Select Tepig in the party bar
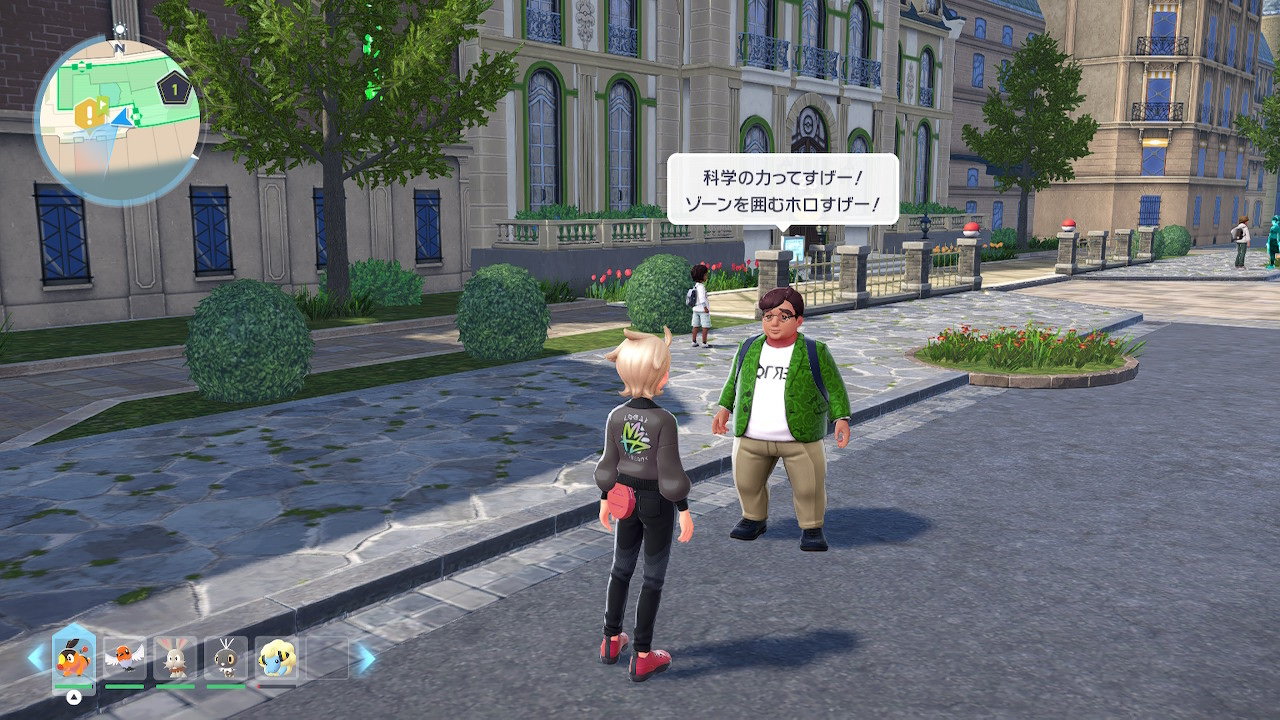This screenshot has height=720, width=1280. pos(73,658)
